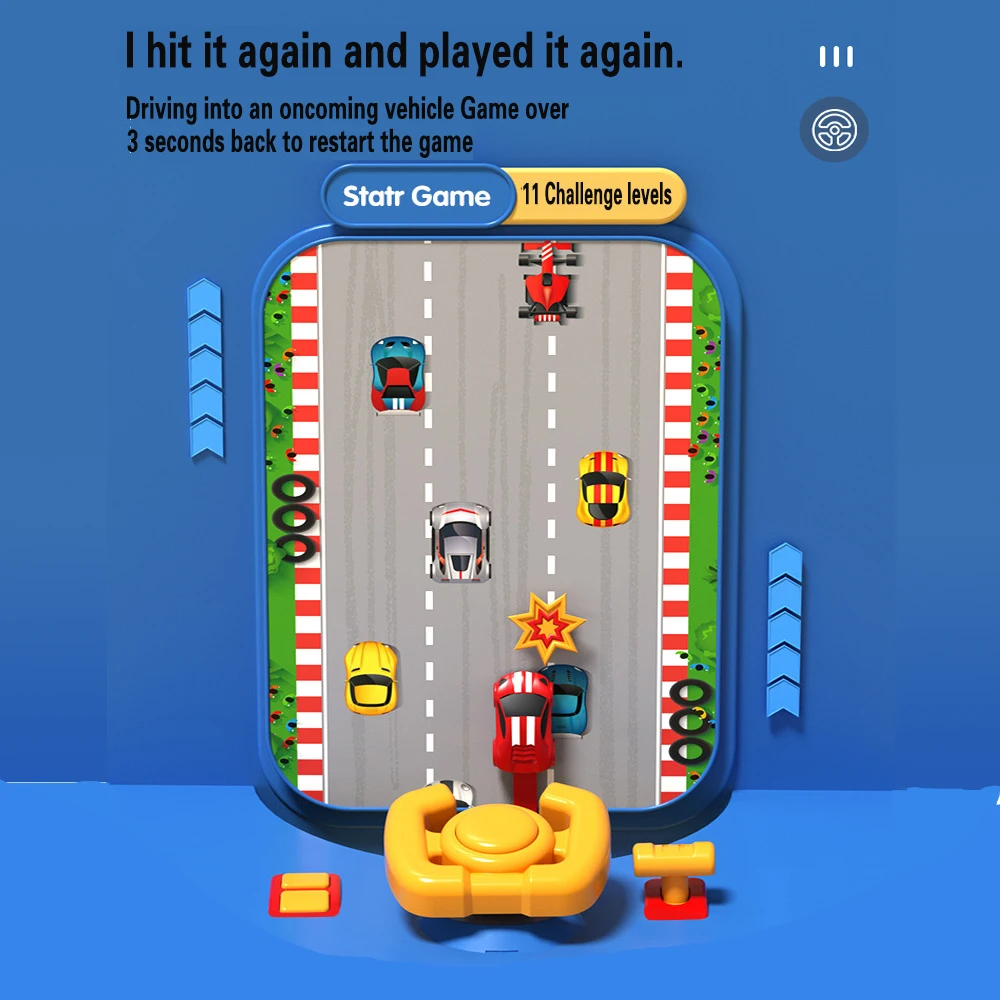
Task: Click the three vertical bars icon
Action: pos(836,57)
